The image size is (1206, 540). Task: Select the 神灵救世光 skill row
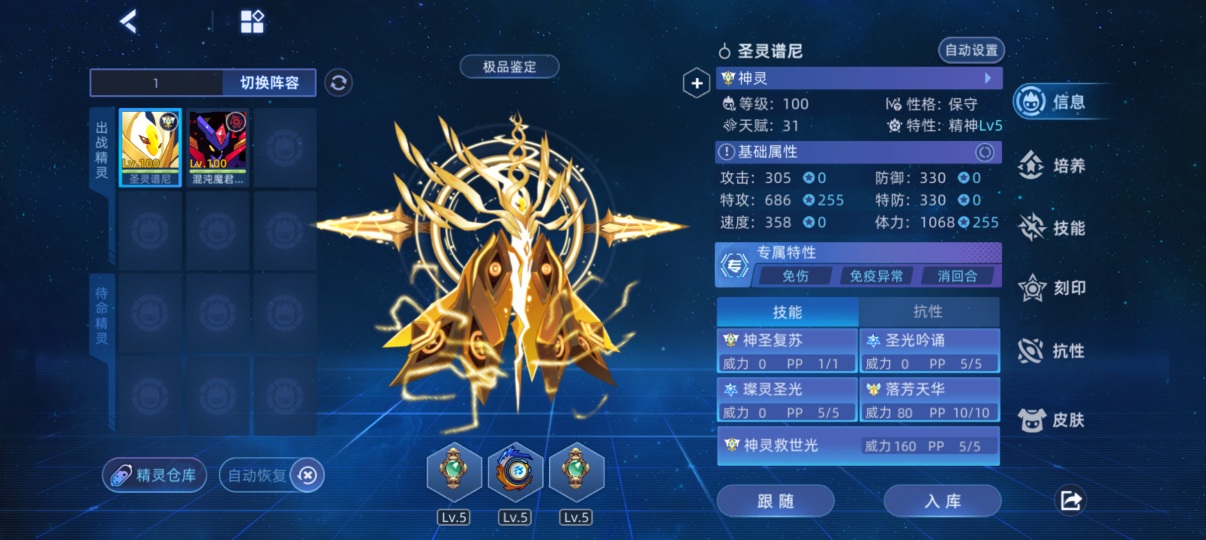click(858, 446)
